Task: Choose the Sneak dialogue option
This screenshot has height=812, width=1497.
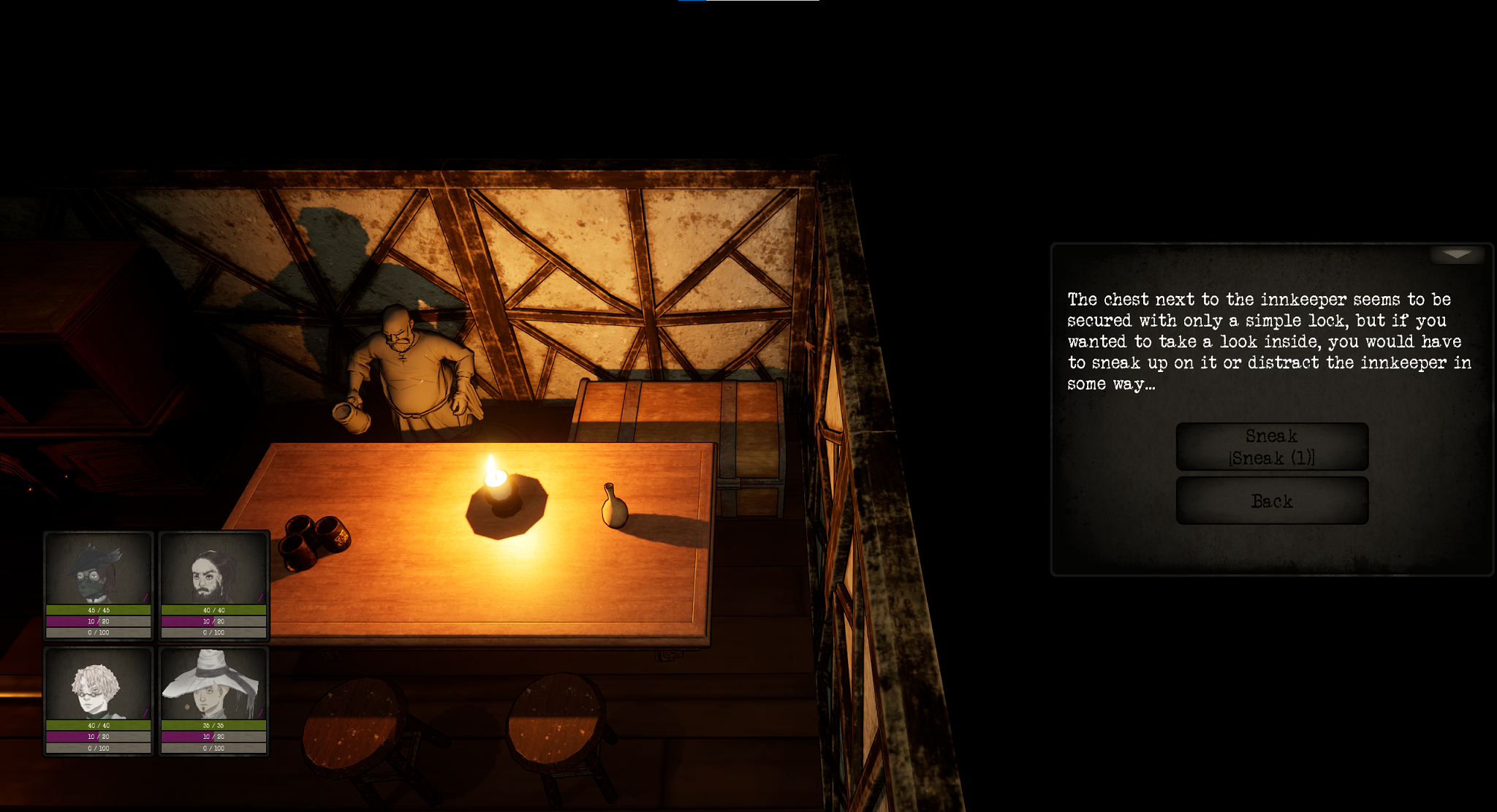Action: 1271,447
